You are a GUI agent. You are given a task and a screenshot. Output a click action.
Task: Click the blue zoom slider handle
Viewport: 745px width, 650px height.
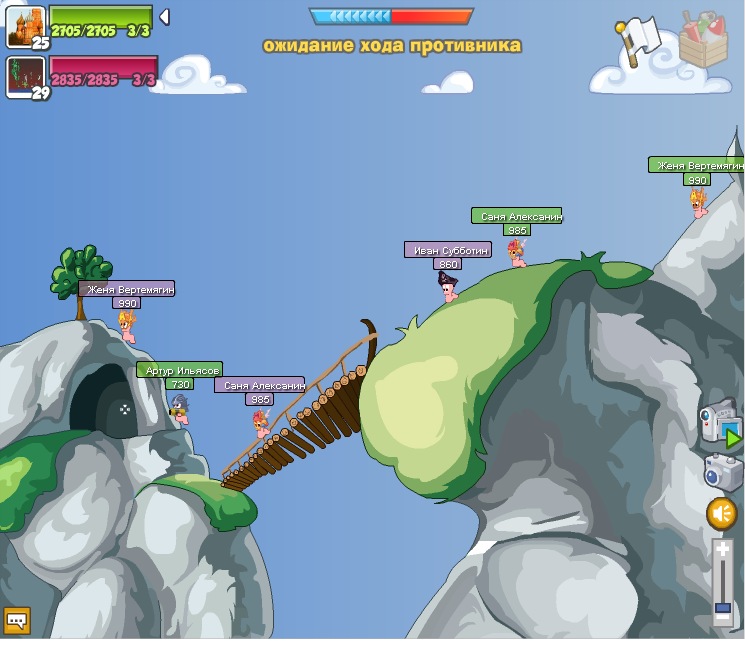[x=722, y=608]
